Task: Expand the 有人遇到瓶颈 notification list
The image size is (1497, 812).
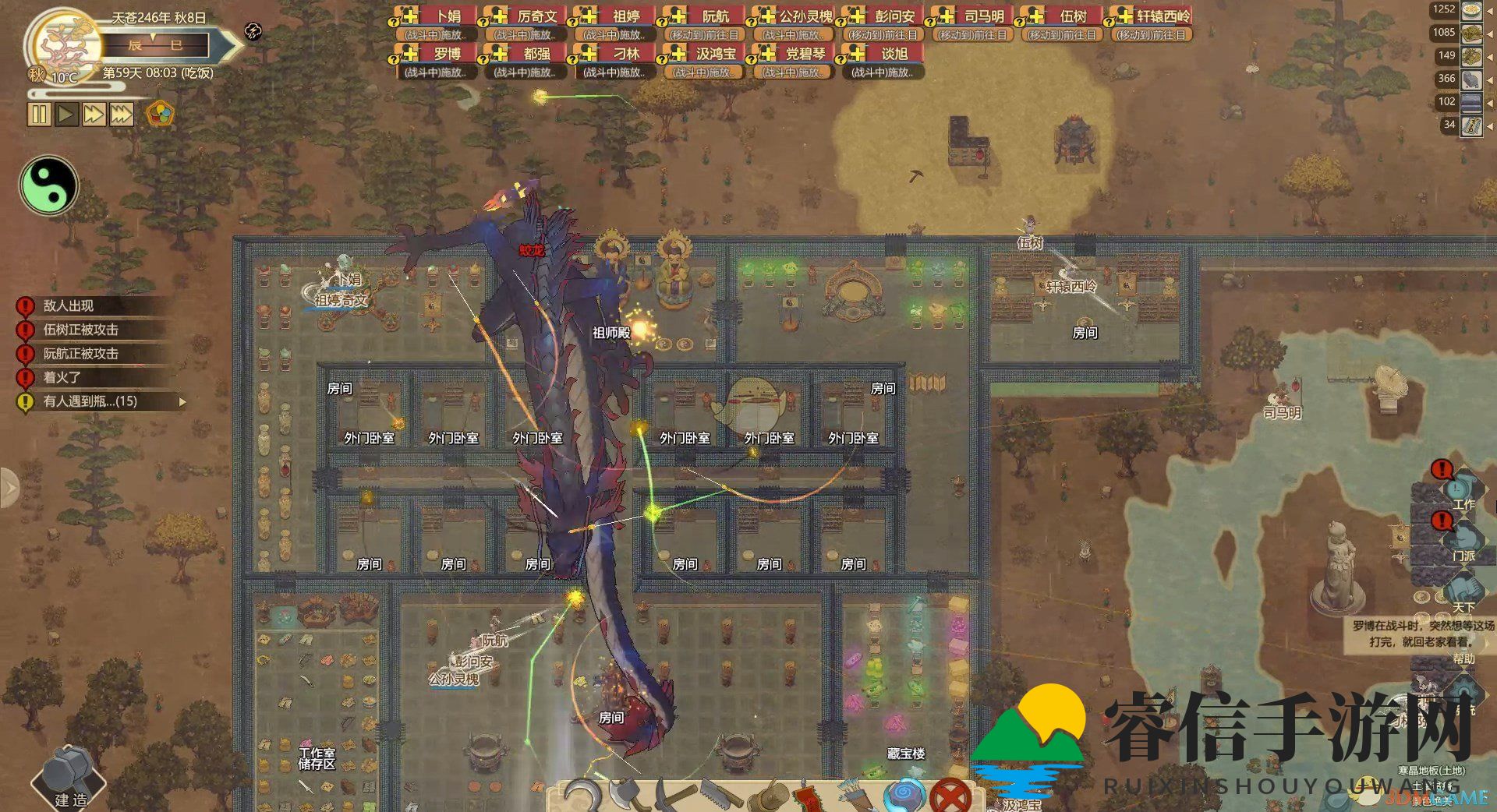Action: [182, 402]
